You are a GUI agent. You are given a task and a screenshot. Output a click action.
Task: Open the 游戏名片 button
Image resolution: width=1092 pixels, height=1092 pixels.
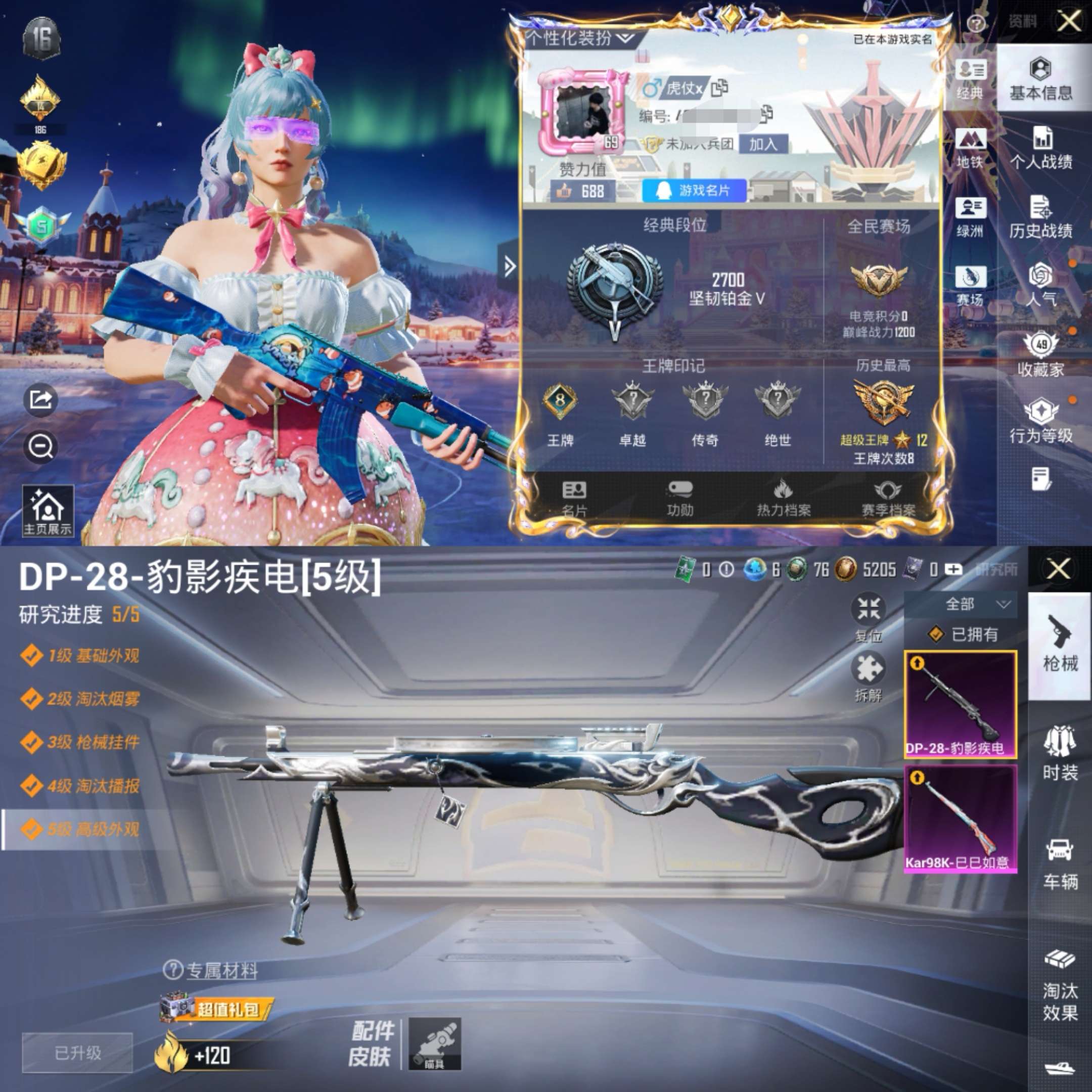tap(695, 192)
